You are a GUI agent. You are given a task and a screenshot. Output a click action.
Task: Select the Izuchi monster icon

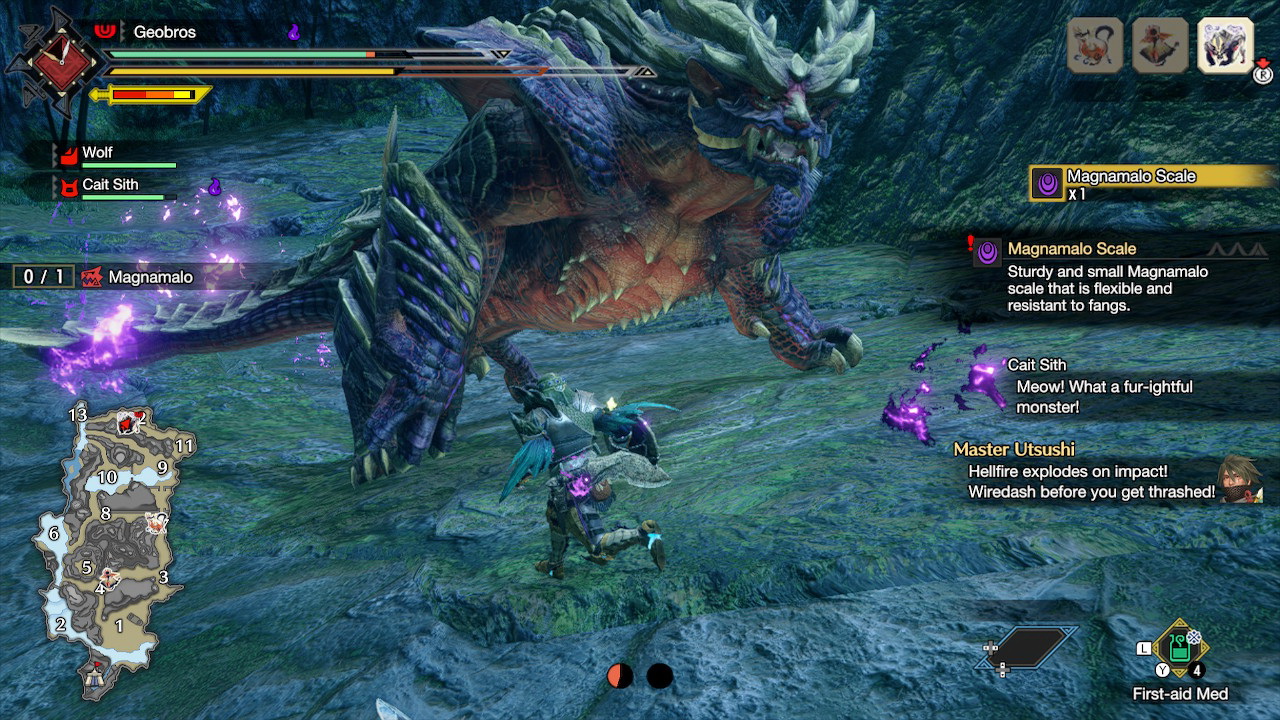pyautogui.click(x=1094, y=46)
